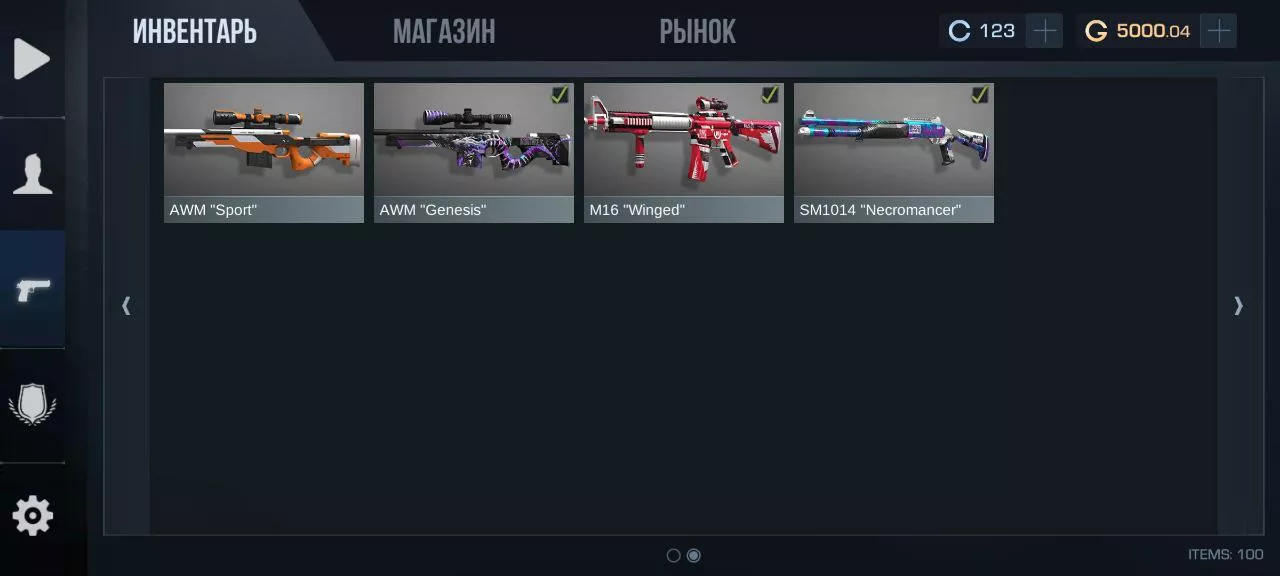Go to the next inventory page arrow

1238,305
